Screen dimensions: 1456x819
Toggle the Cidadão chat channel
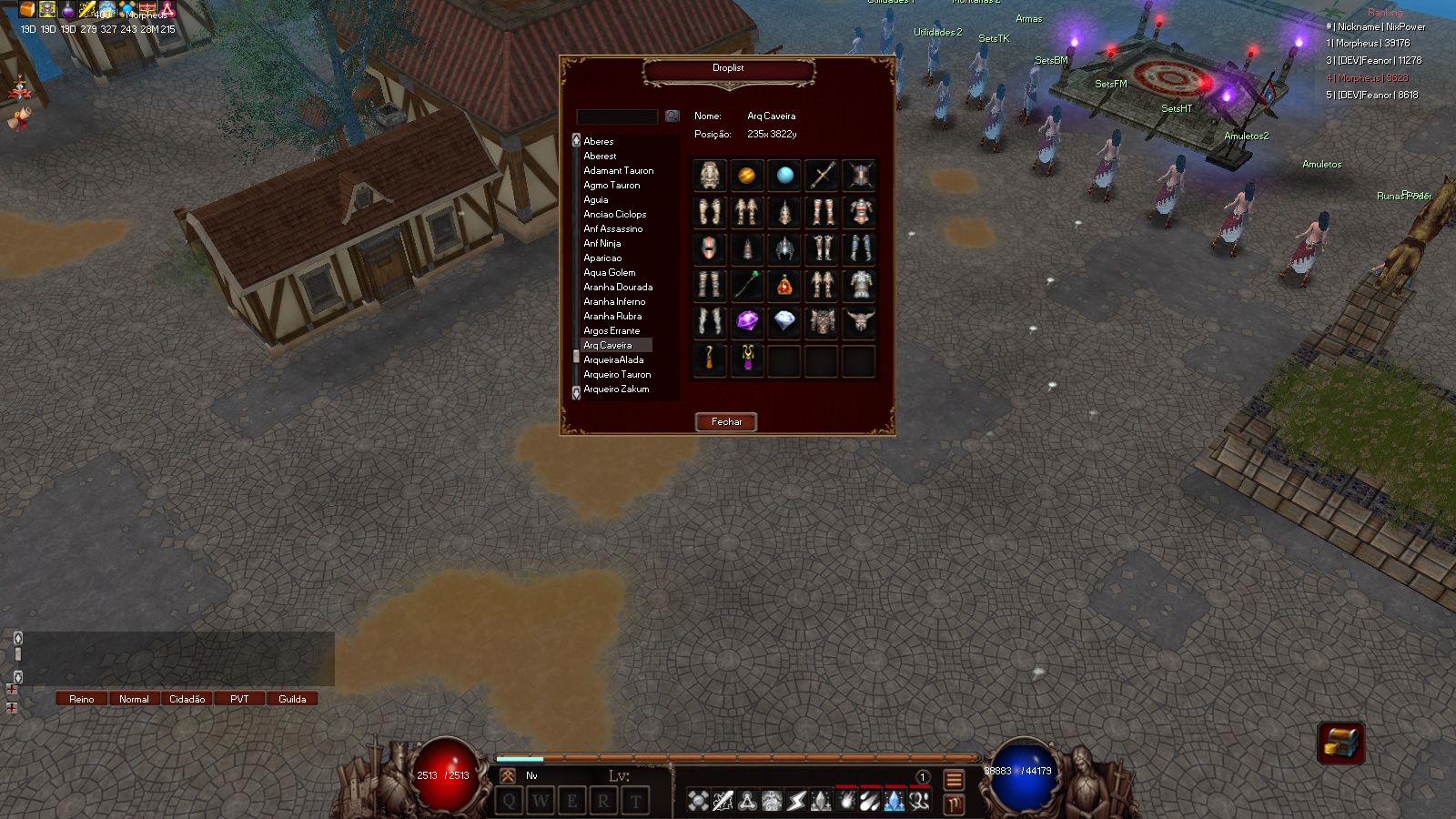tap(187, 699)
